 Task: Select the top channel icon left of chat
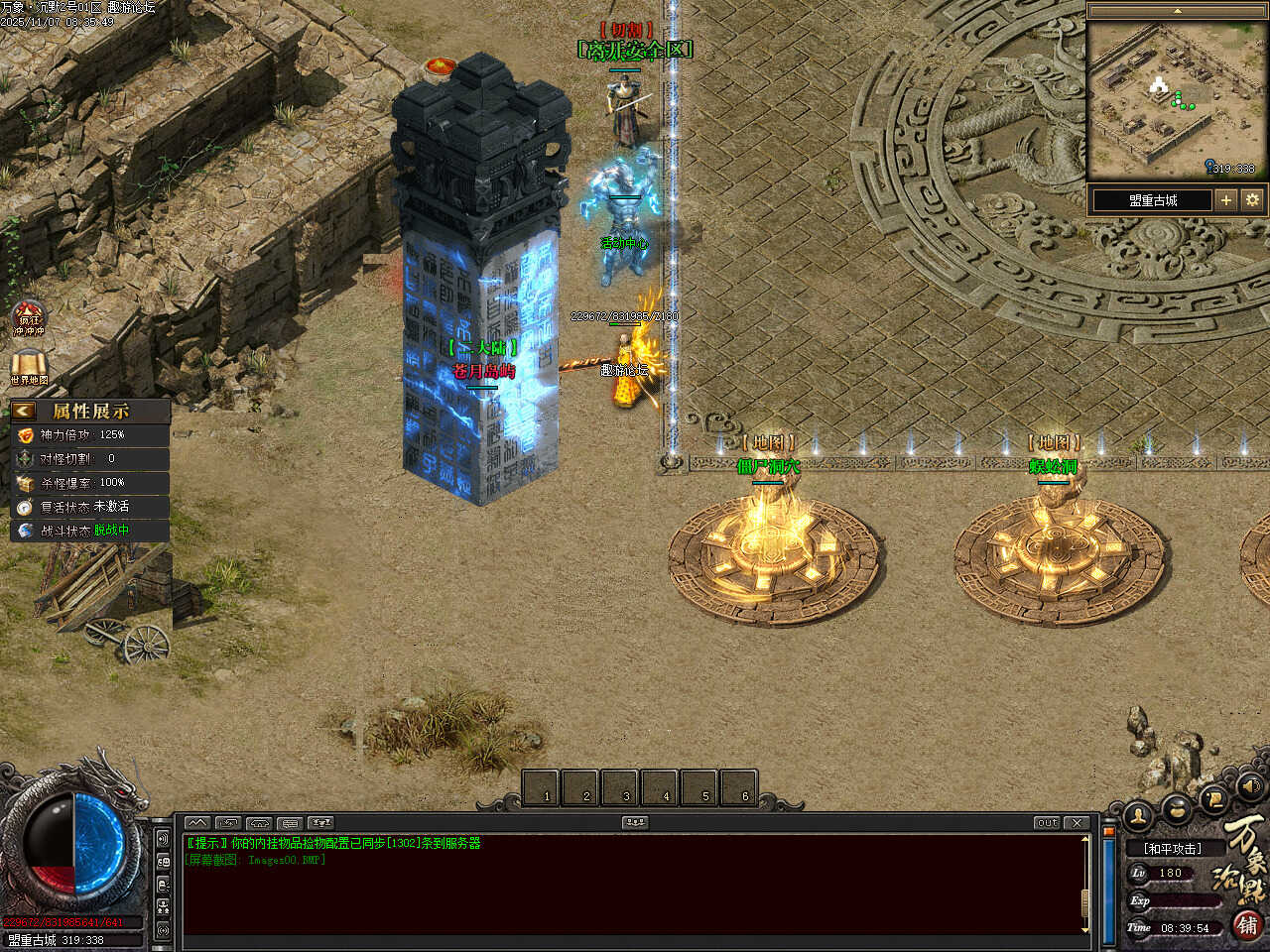(x=163, y=839)
